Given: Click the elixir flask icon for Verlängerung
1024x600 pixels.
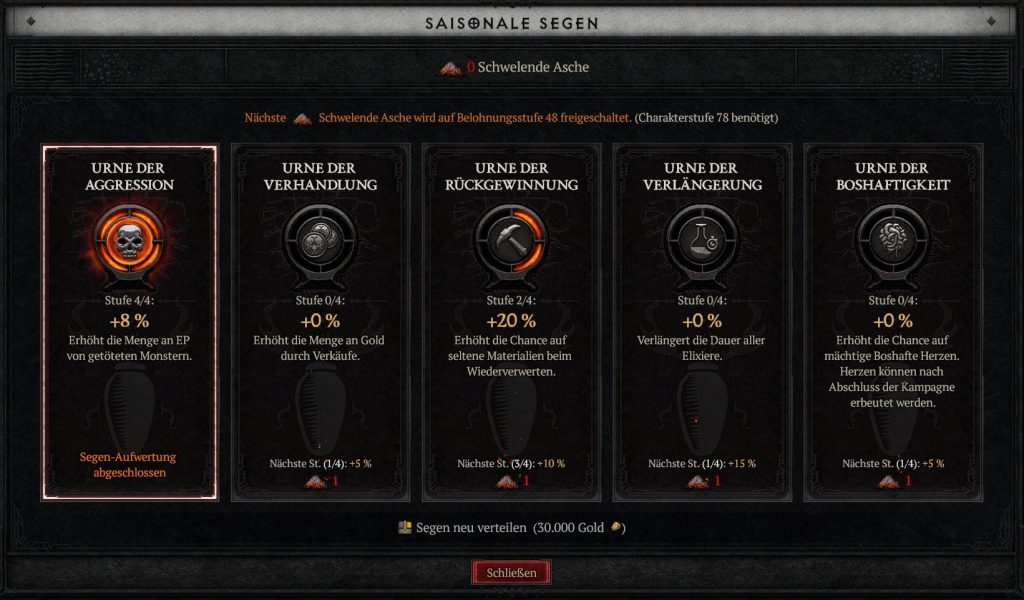Looking at the screenshot, I should [x=702, y=240].
